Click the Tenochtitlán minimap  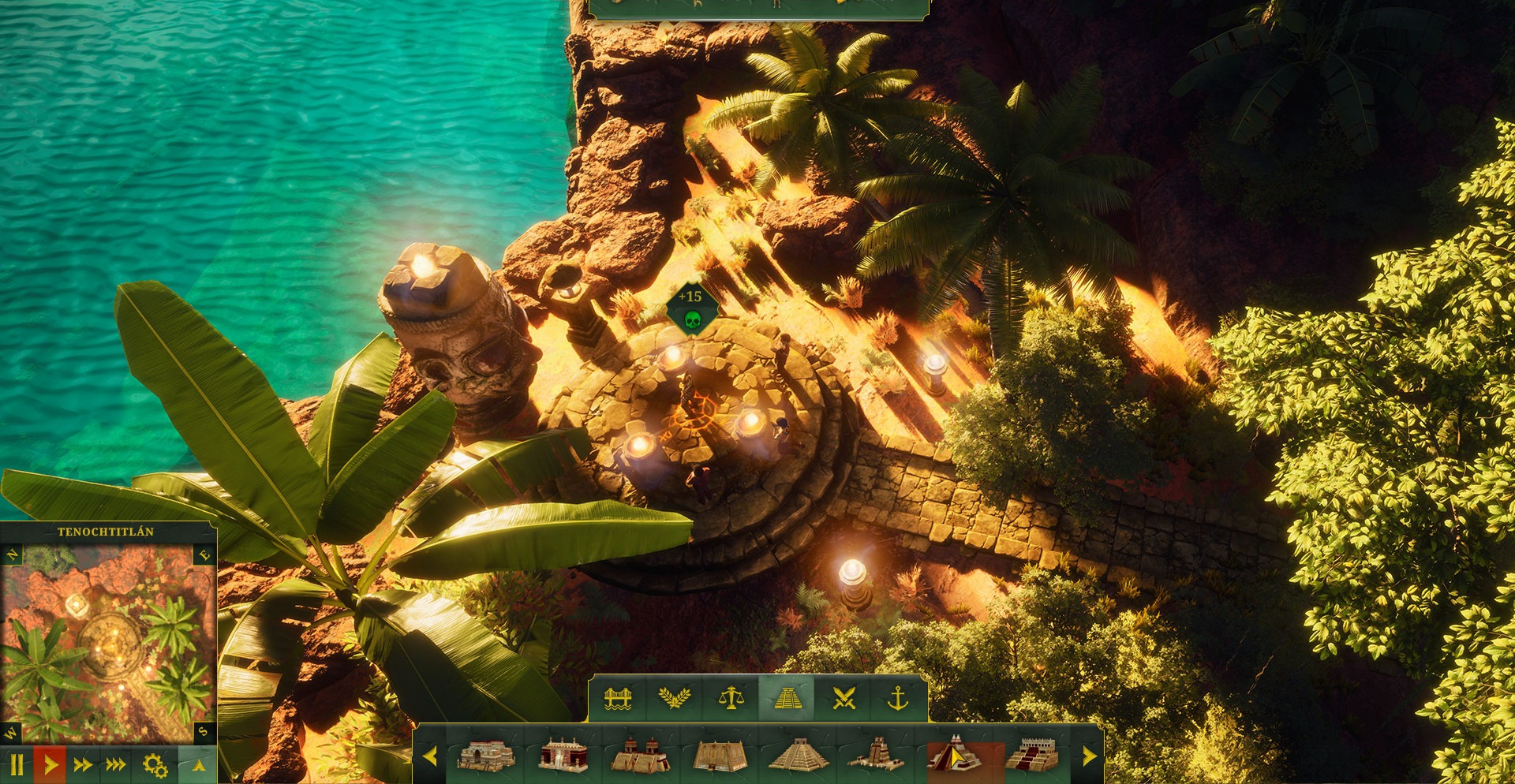tap(108, 643)
